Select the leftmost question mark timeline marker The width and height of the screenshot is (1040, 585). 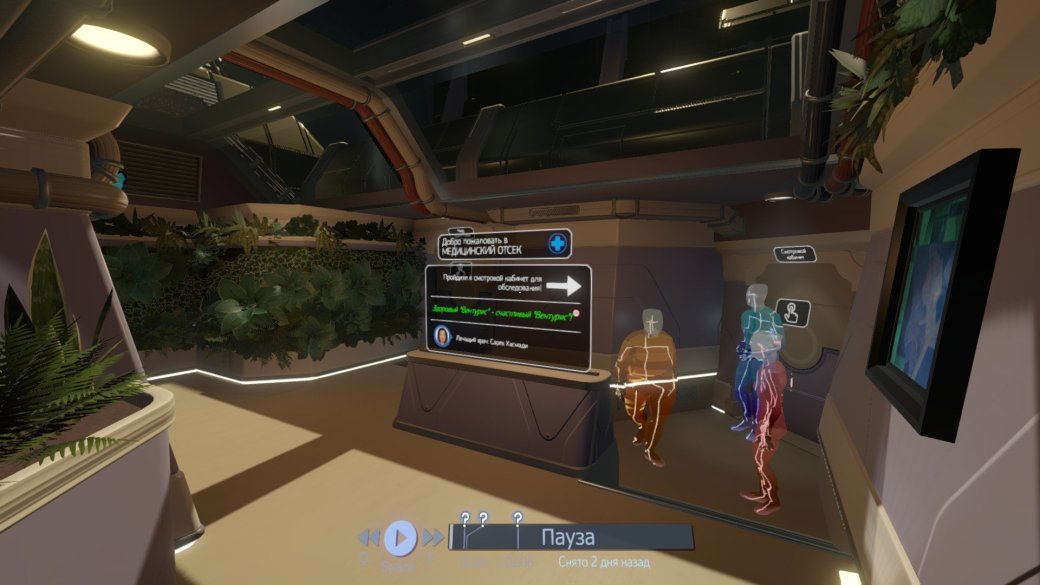pos(464,518)
